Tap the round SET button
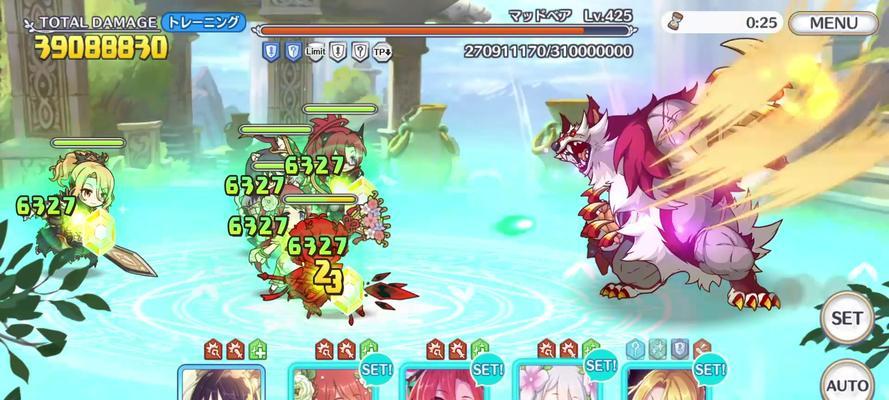 point(846,318)
